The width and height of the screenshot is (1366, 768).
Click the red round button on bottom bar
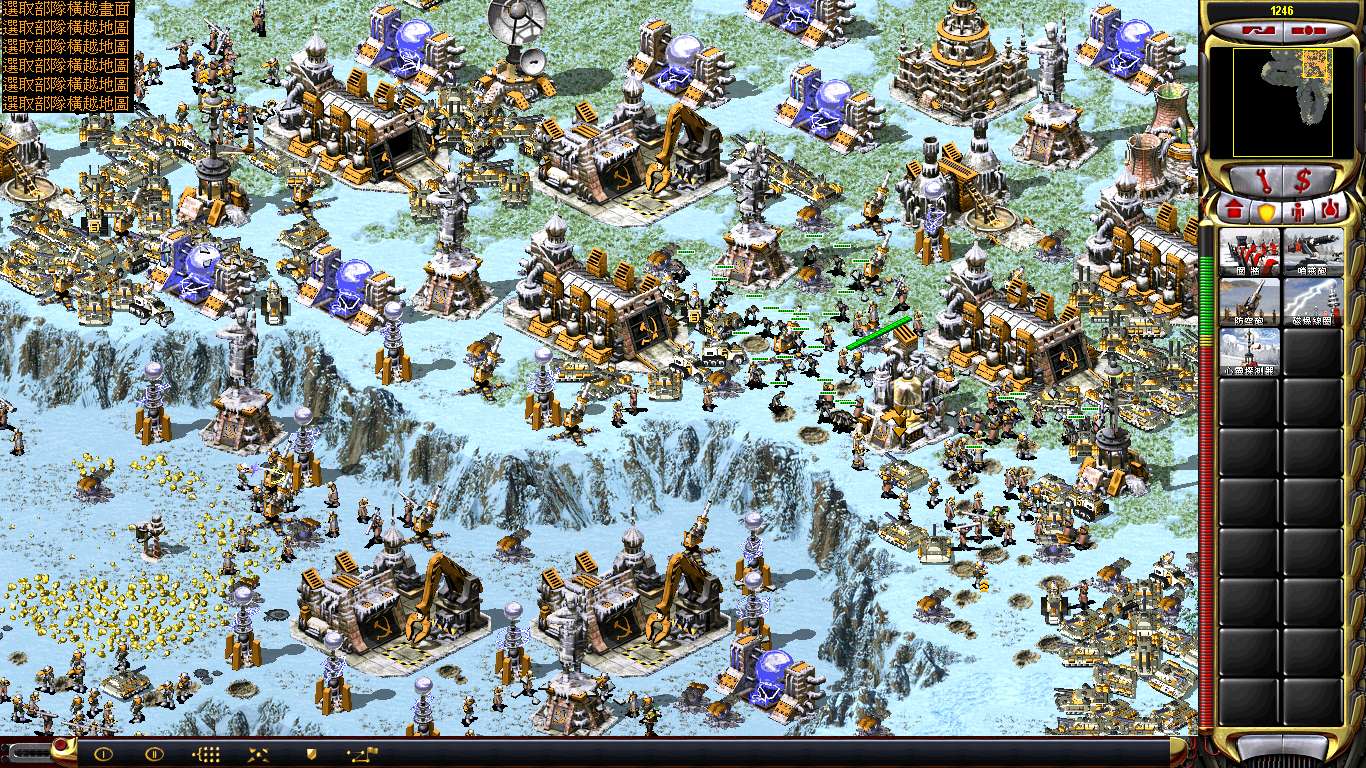62,745
